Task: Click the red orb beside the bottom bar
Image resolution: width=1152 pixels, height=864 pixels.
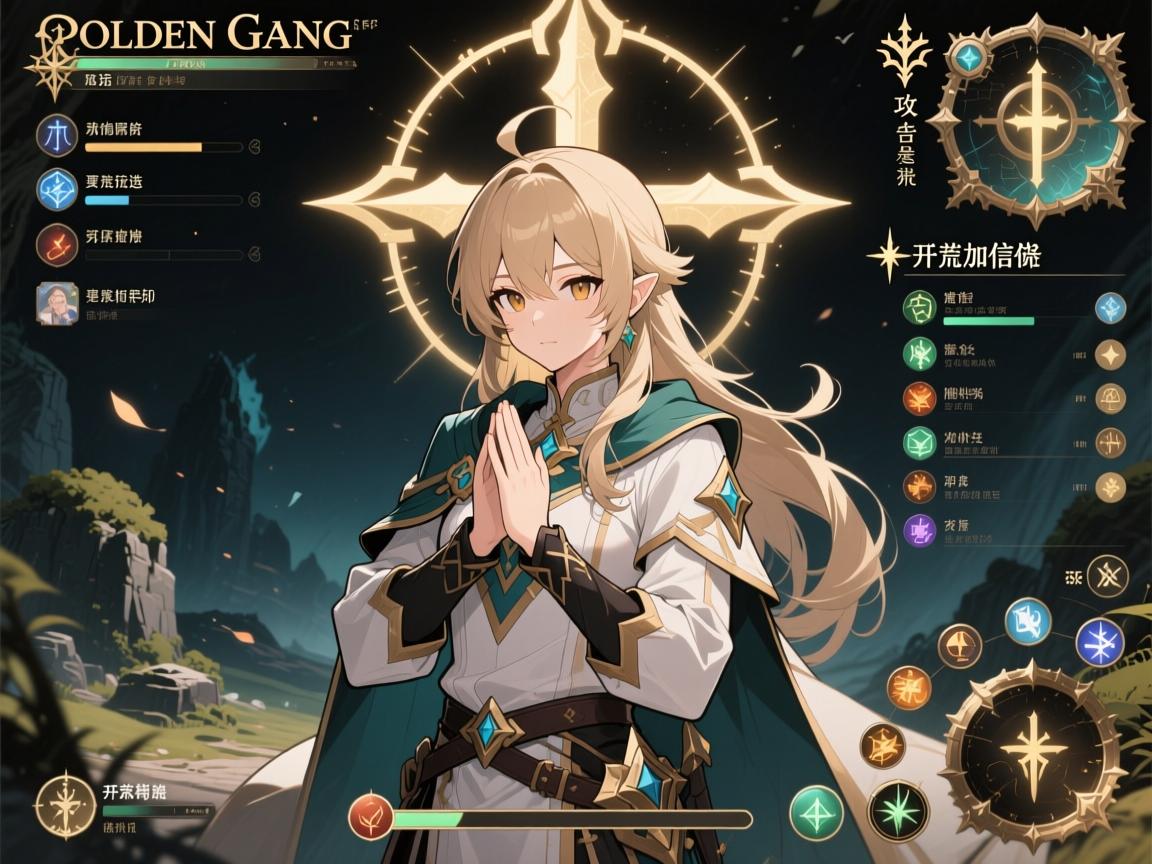Action: point(371,819)
